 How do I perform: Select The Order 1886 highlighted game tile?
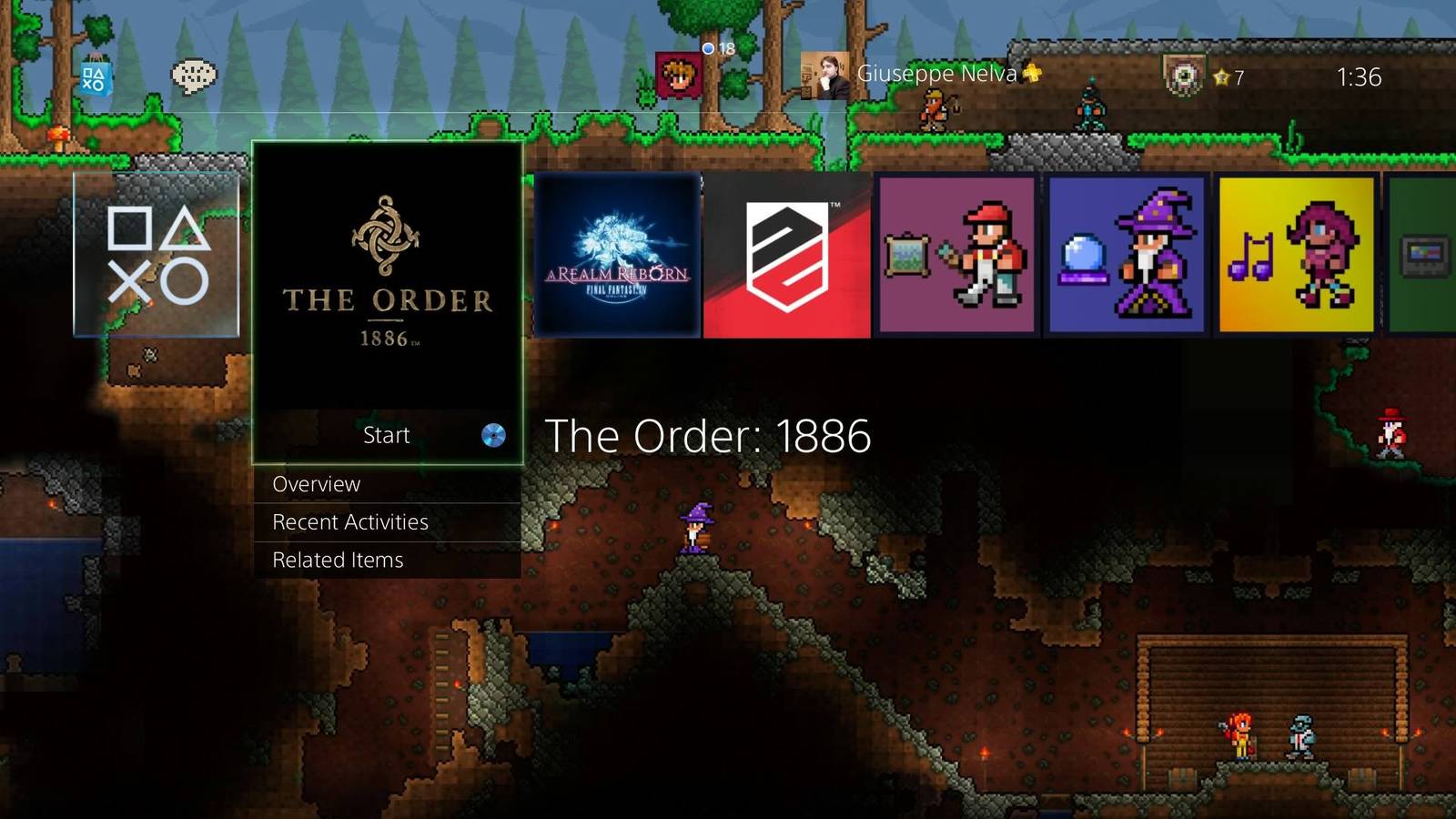click(386, 282)
